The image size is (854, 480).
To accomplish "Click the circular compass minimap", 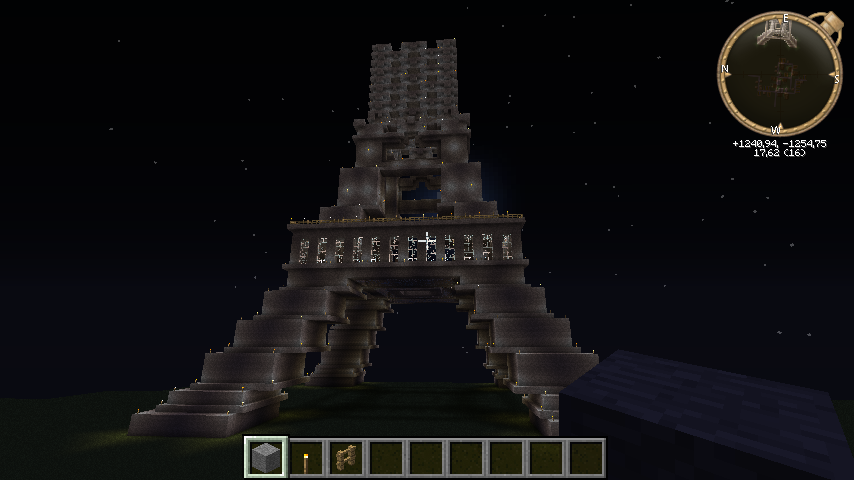I will (x=779, y=74).
